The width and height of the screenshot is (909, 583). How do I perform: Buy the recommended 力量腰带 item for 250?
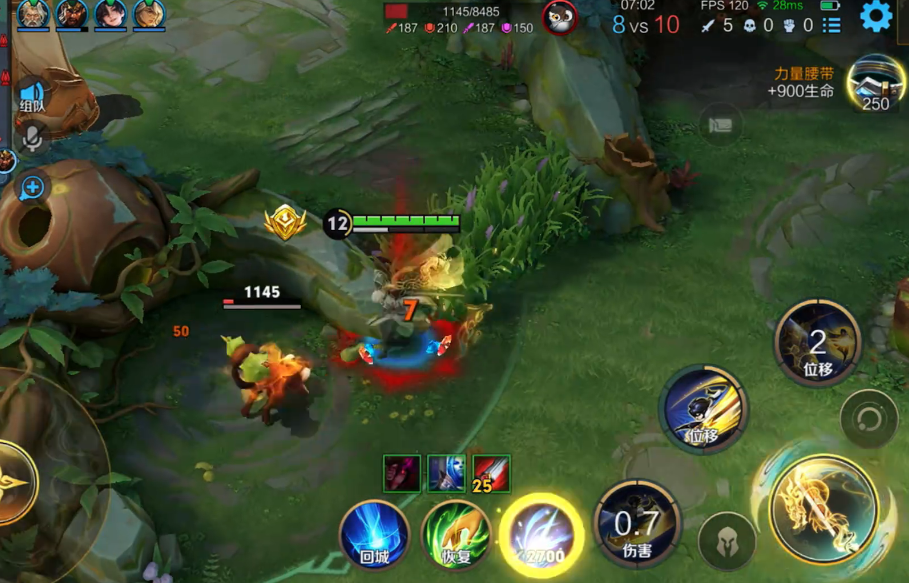tap(872, 85)
